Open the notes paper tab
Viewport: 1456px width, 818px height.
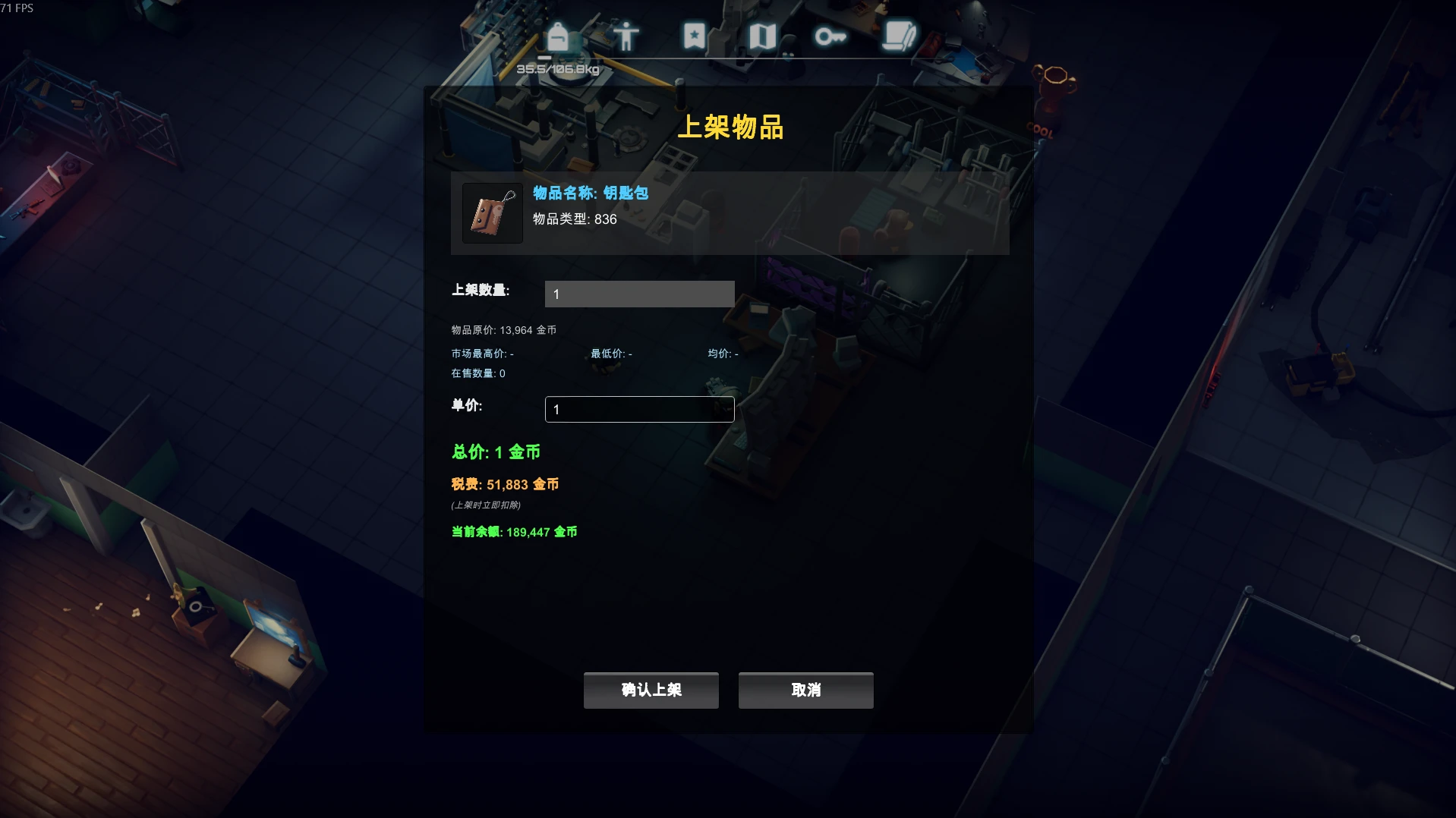click(899, 36)
